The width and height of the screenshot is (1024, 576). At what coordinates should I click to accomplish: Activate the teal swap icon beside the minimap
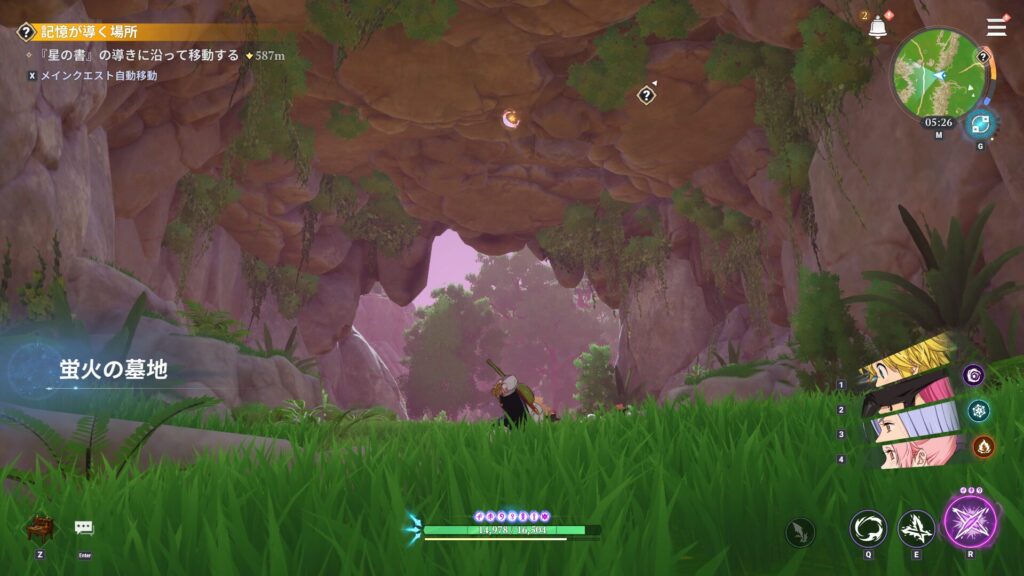coord(979,123)
